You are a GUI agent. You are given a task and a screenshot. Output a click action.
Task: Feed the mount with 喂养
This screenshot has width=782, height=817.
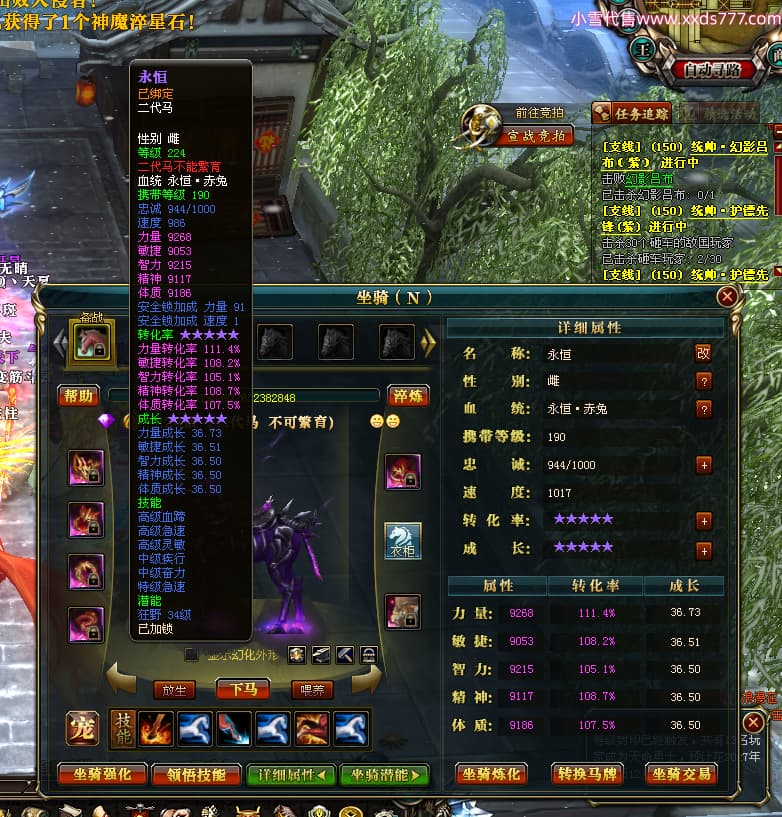coord(312,689)
